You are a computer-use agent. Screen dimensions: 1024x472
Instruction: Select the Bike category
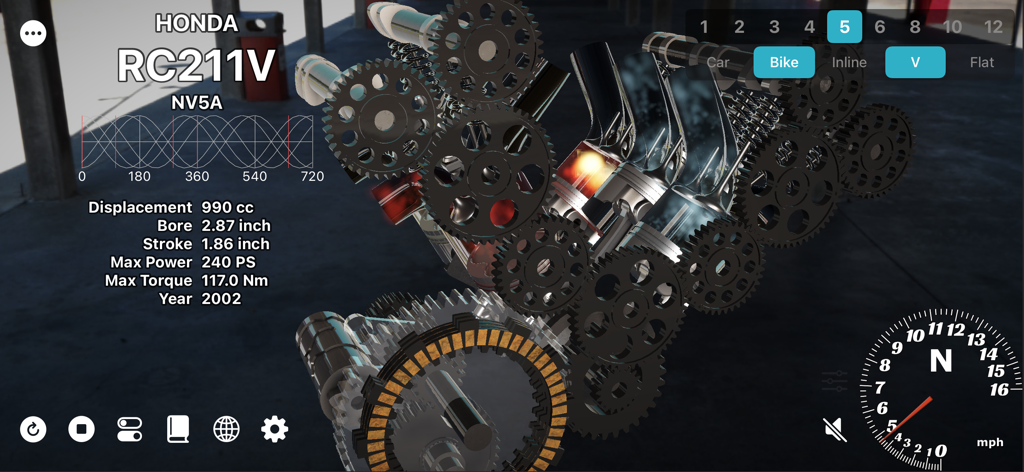(784, 62)
